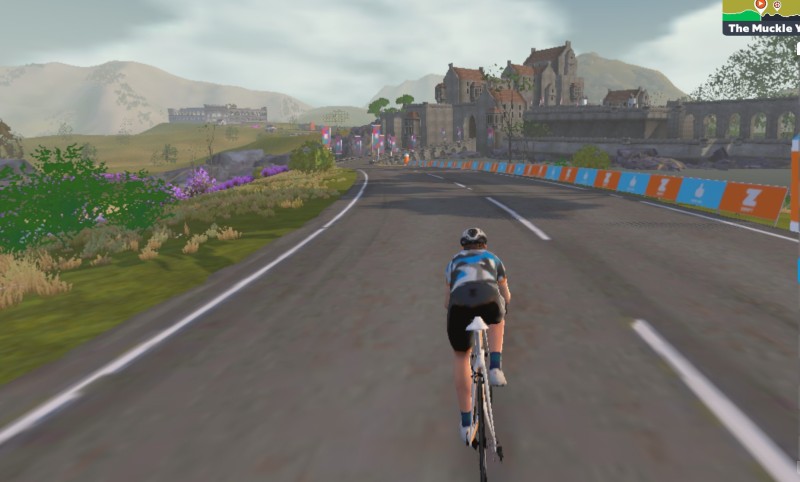Viewport: 800px width, 482px height.
Task: Click the orange play marker on route profile
Action: [x=760, y=5]
